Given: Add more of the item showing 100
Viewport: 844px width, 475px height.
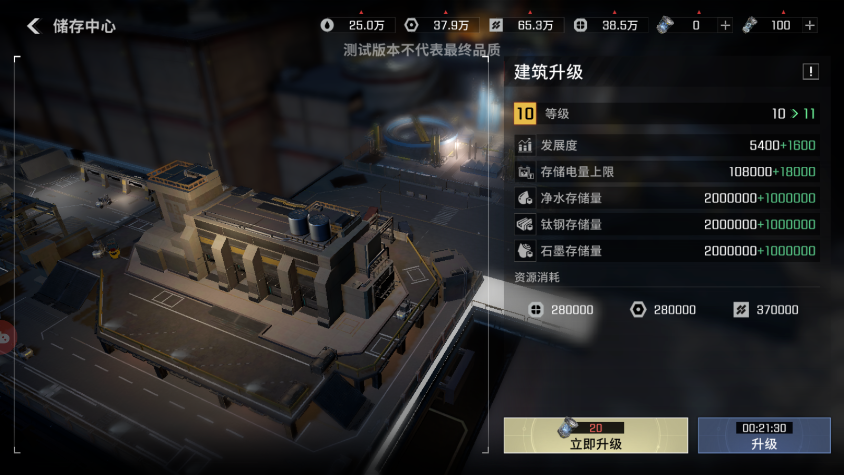Looking at the screenshot, I should pos(809,25).
